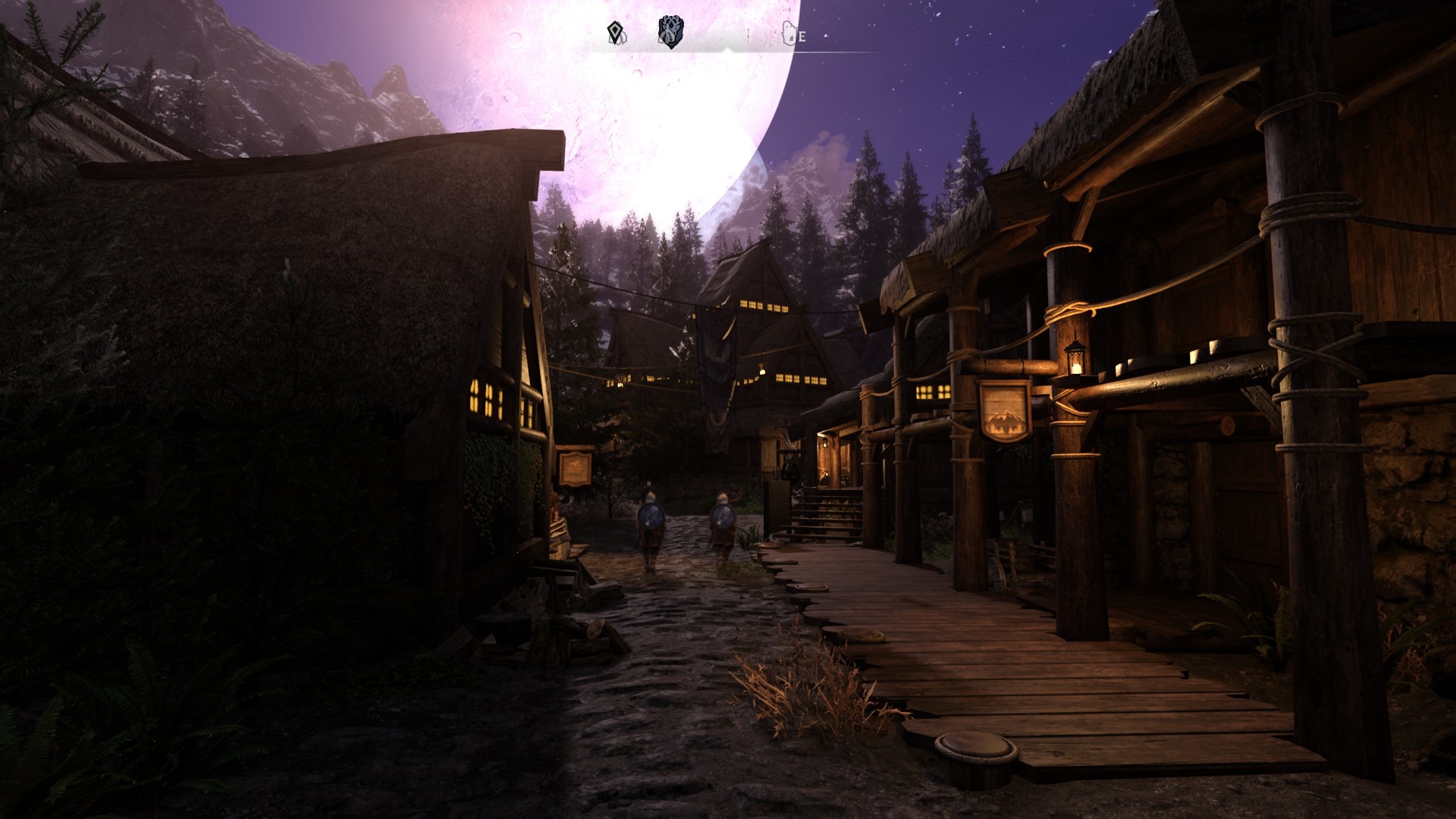1456x819 pixels.
Task: Toggle the E cardinal direction on the compass
Action: coord(802,36)
